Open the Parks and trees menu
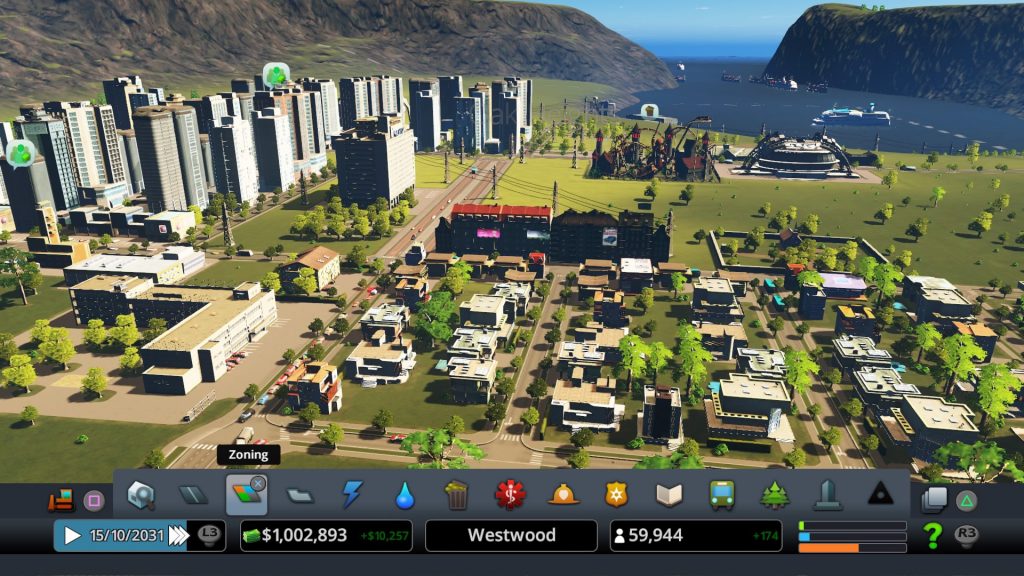 (x=774, y=494)
